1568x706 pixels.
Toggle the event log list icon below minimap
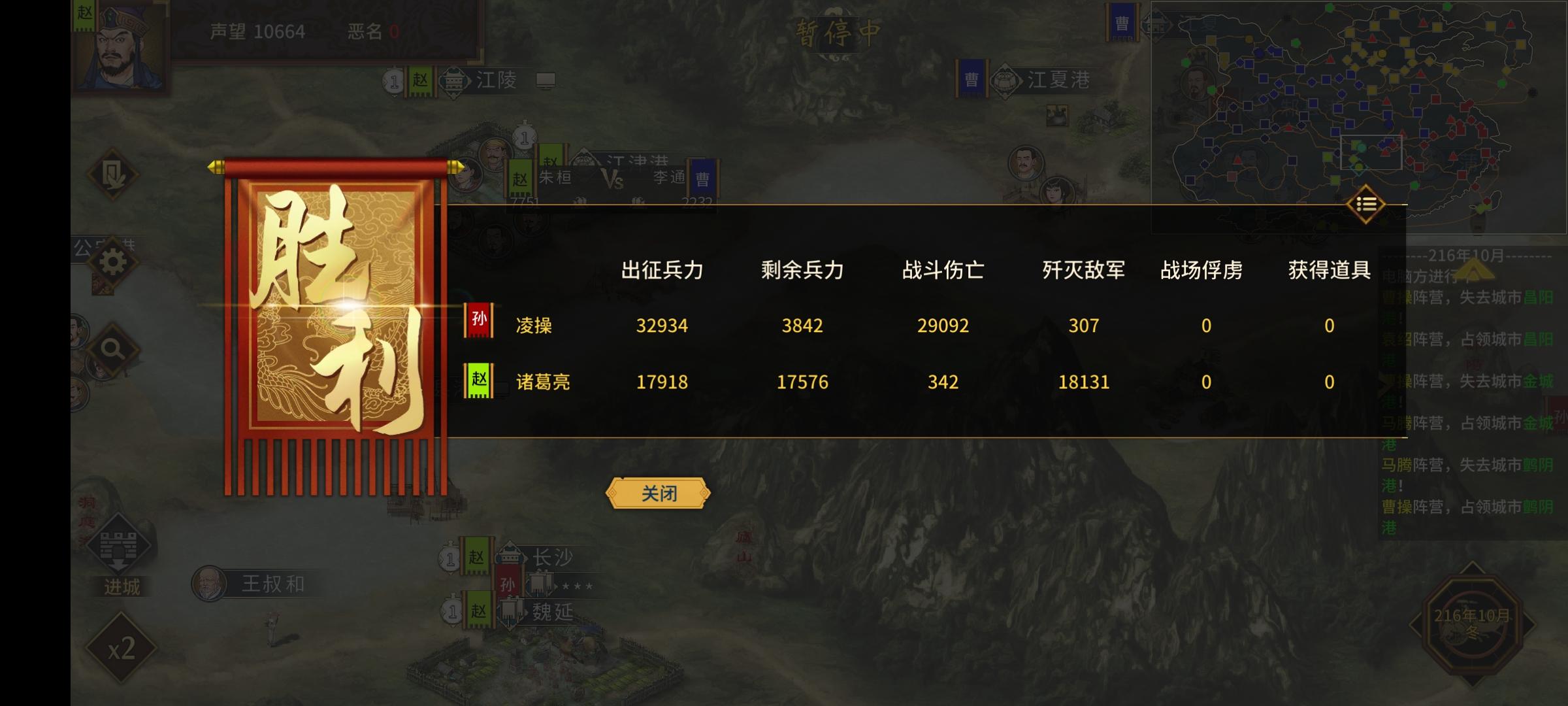(x=1365, y=204)
